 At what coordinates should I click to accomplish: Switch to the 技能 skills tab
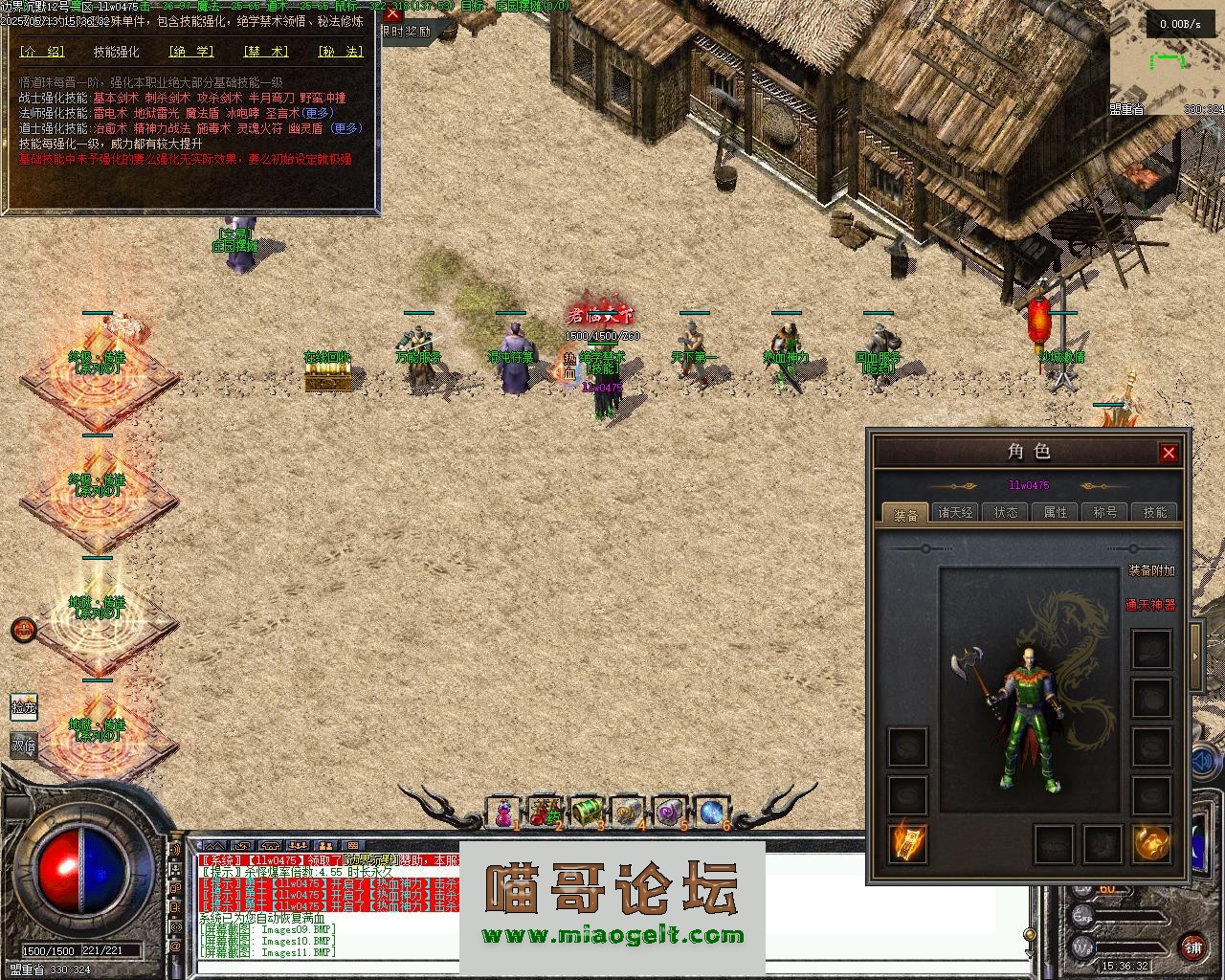pos(1155,513)
